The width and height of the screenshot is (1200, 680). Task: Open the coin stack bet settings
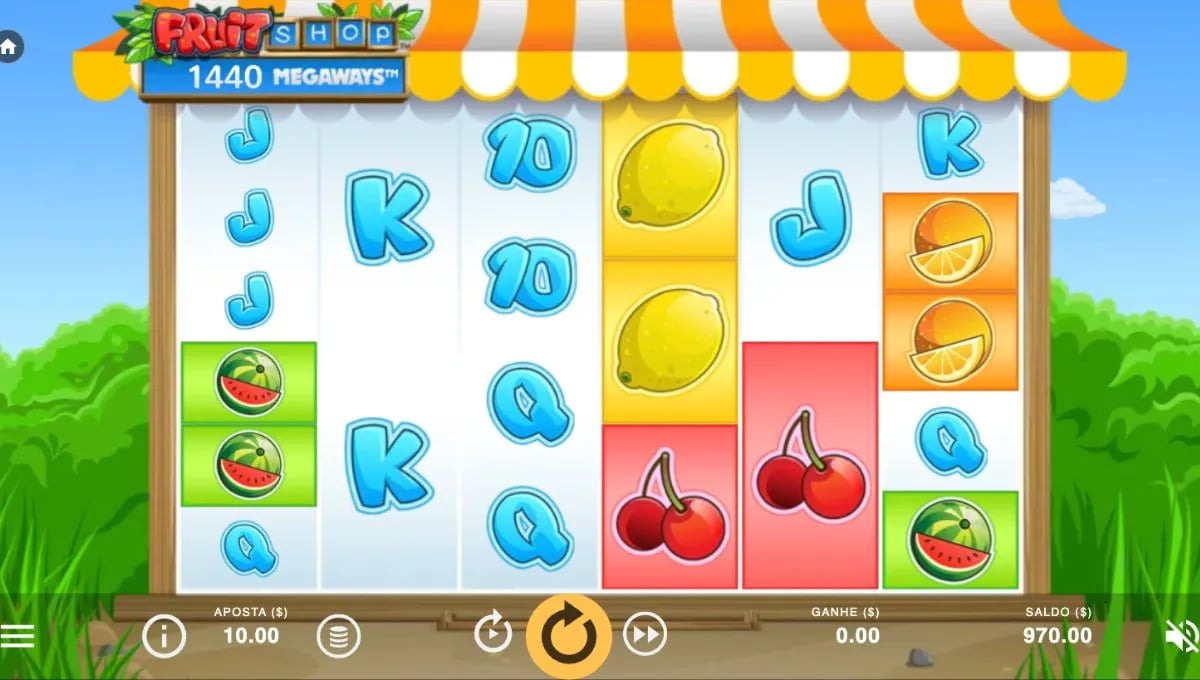pyautogui.click(x=339, y=635)
